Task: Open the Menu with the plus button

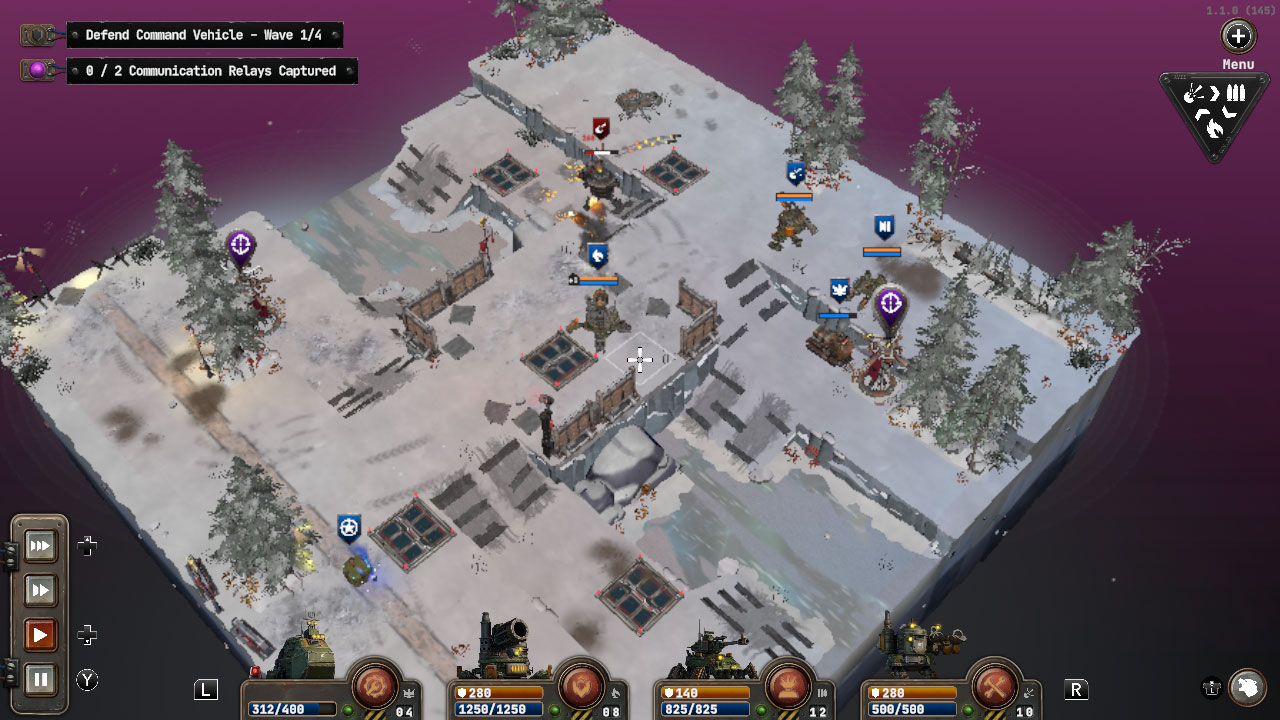Action: click(1238, 38)
